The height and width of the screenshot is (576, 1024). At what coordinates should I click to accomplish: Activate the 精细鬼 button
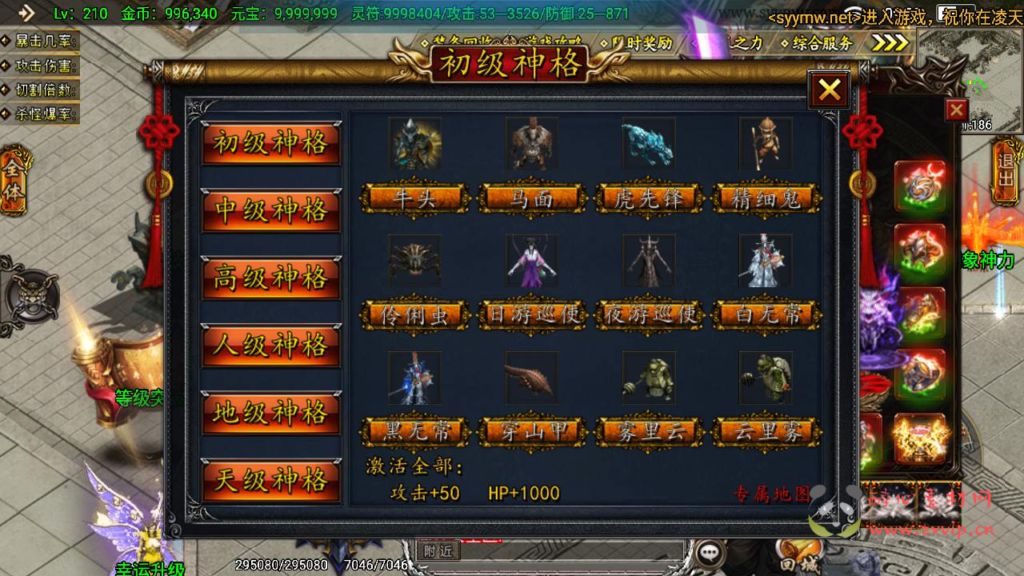[x=766, y=199]
